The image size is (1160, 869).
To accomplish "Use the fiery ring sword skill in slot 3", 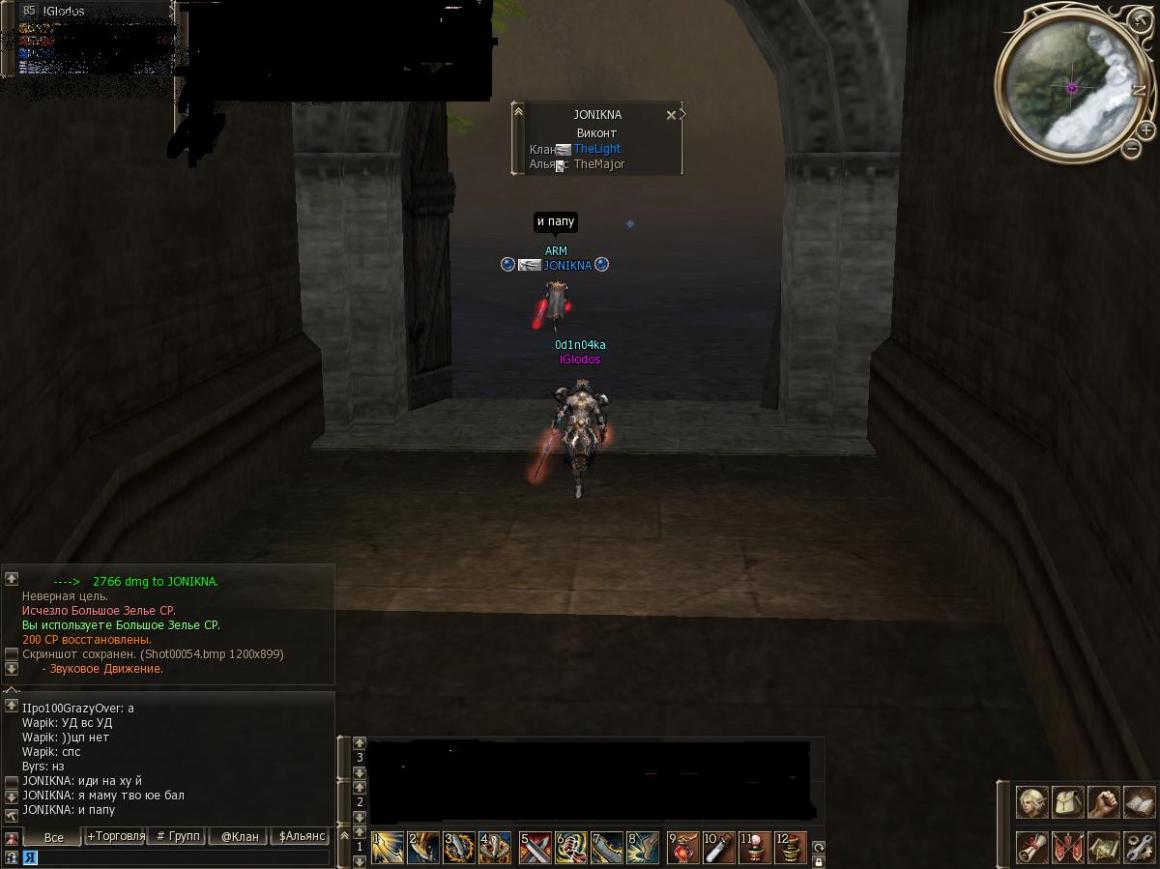I will [x=459, y=848].
